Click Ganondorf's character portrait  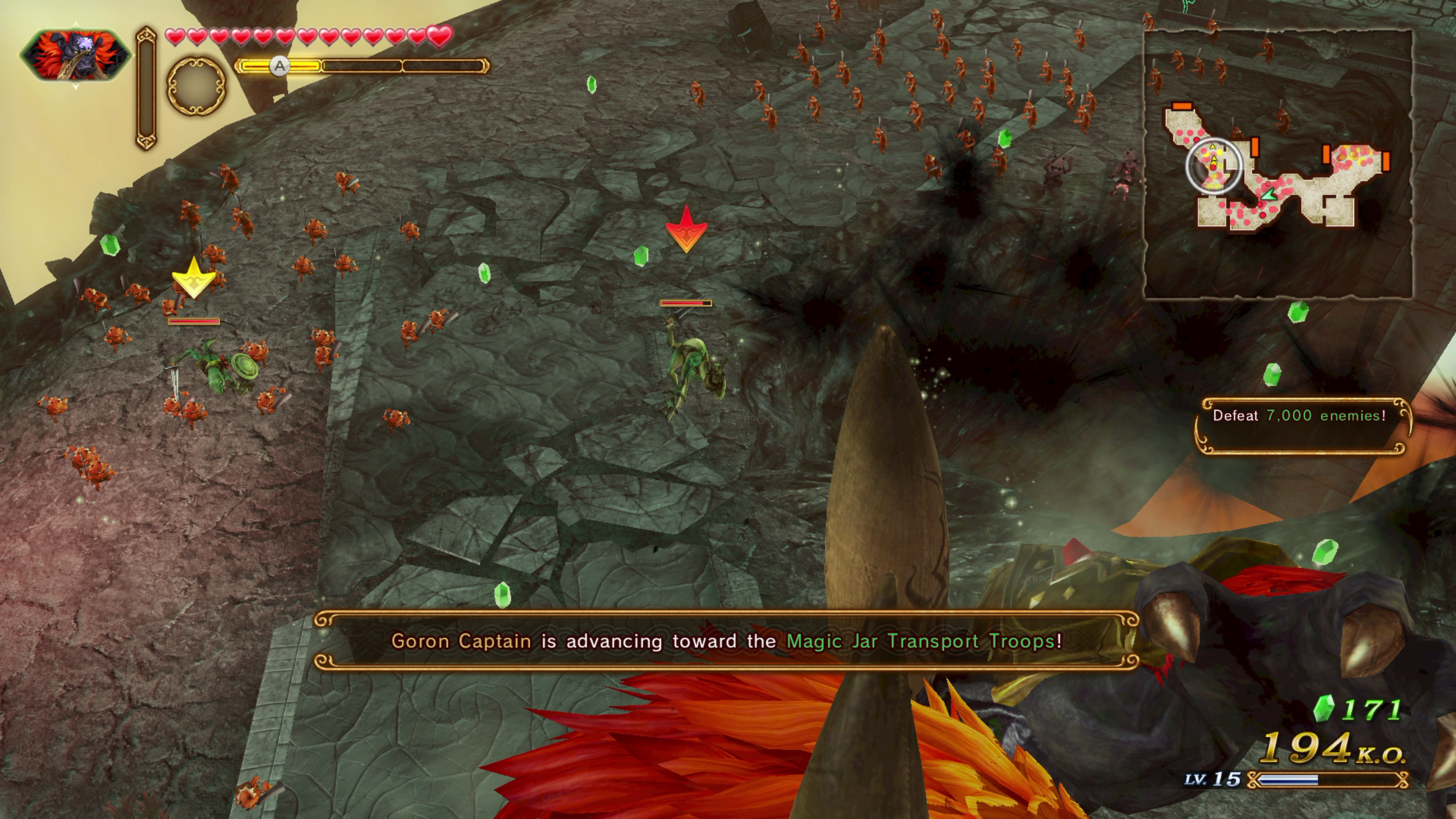tap(76, 55)
